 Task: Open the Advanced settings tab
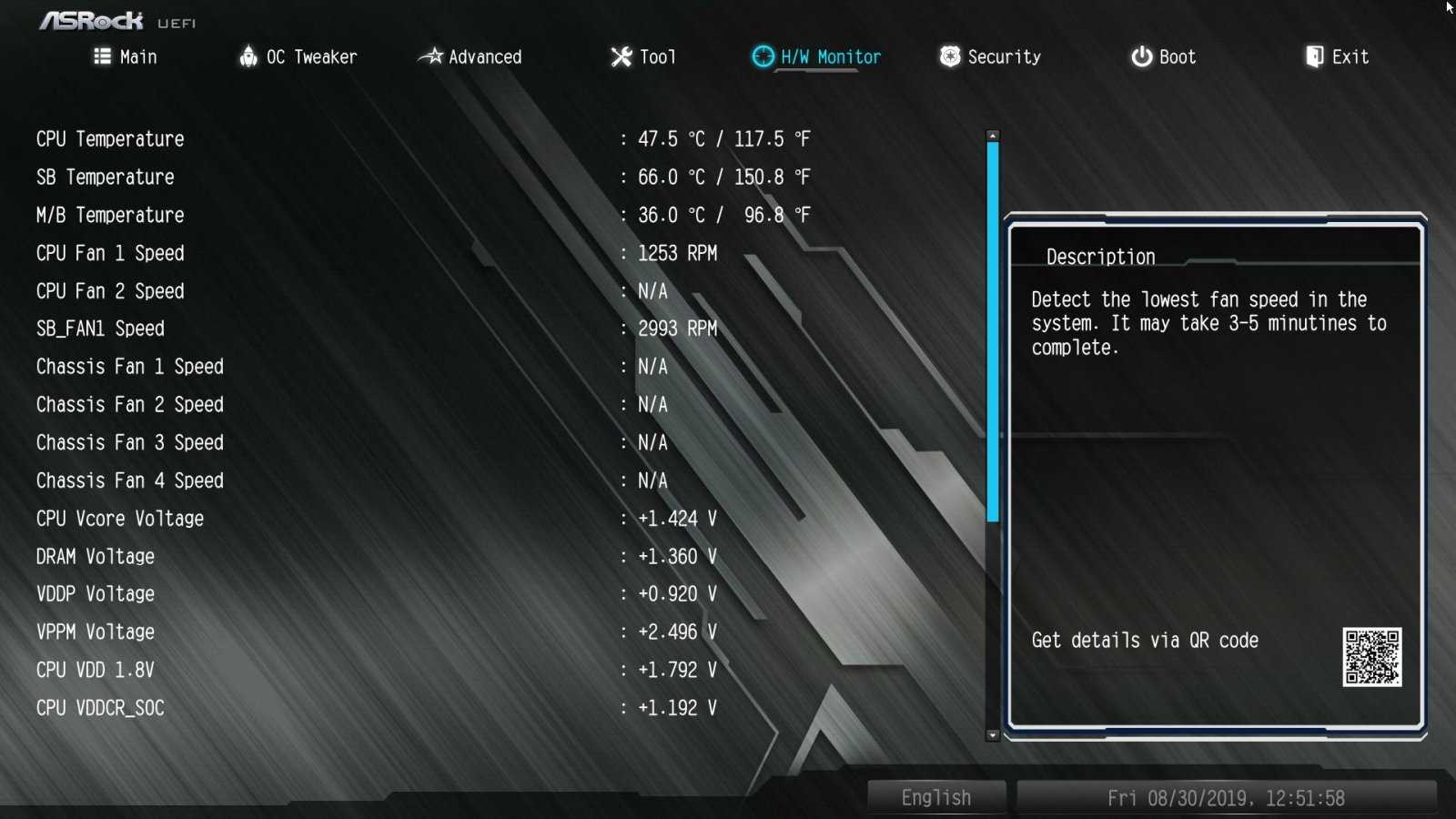coord(470,57)
